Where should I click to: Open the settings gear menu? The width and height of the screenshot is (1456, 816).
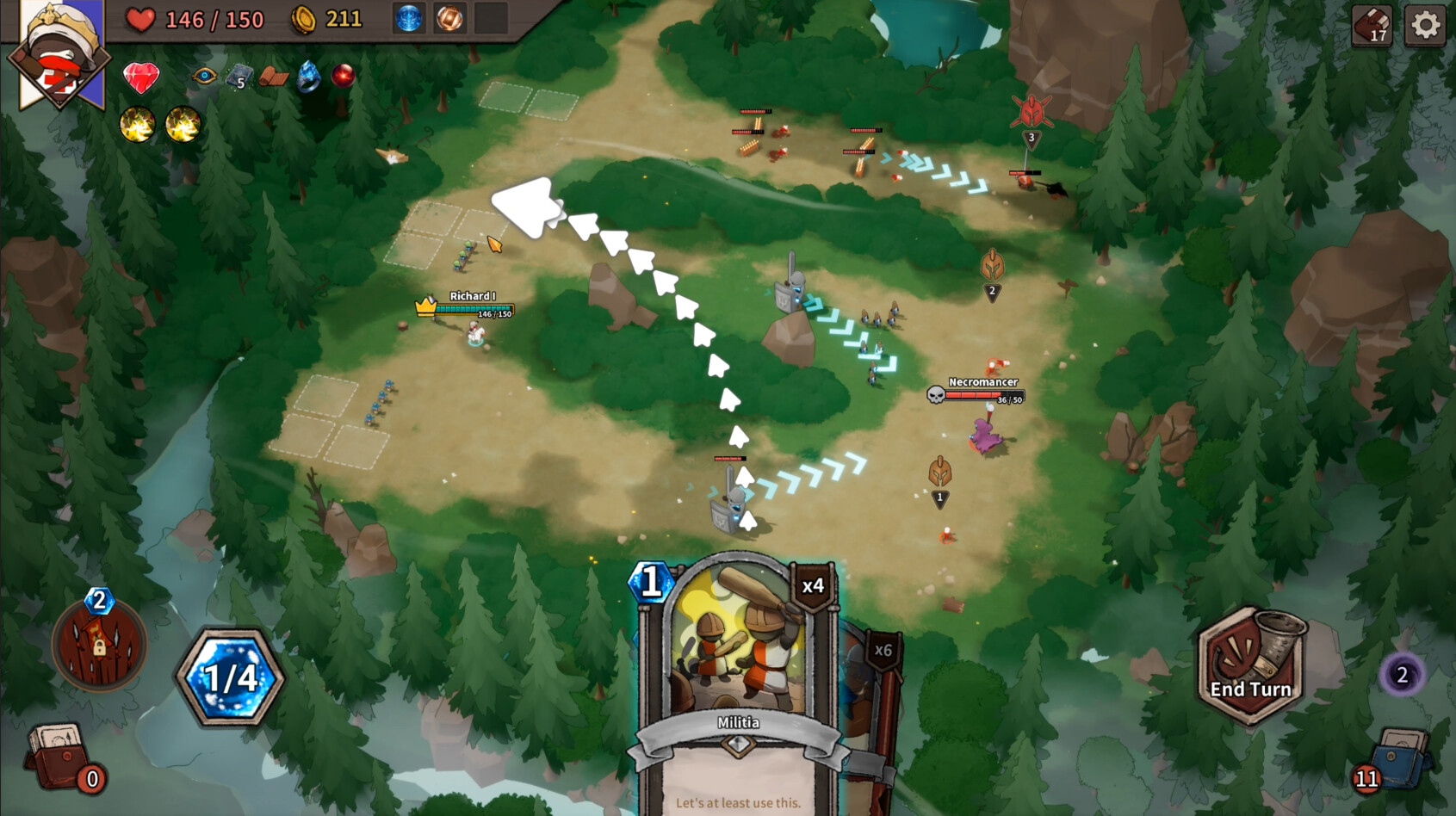tap(1426, 27)
